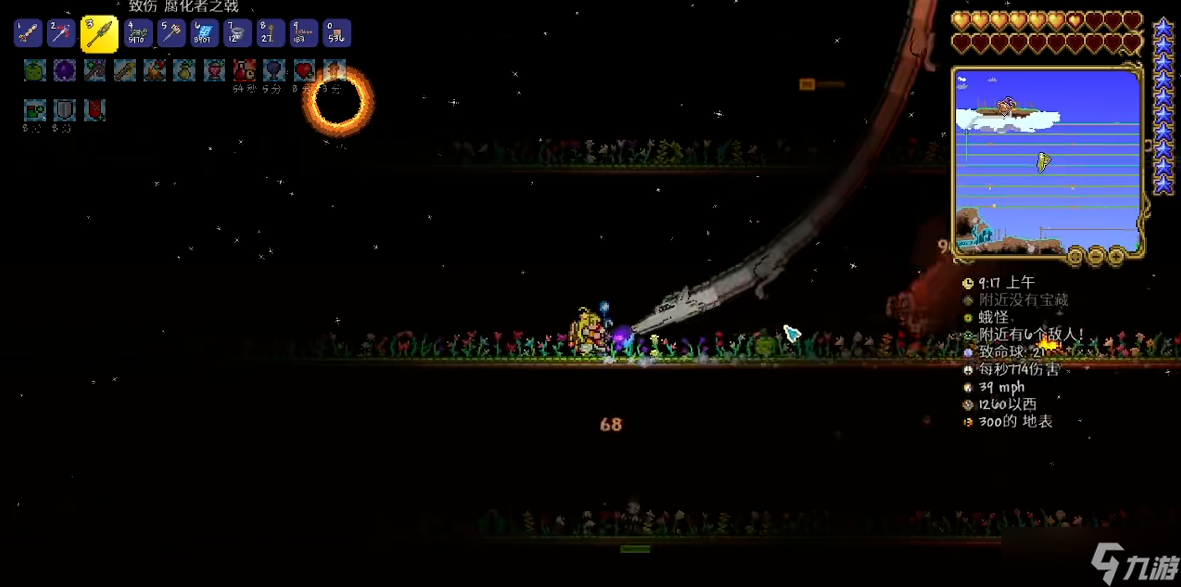Select the sword in hotbar slot 1

[x=27, y=34]
